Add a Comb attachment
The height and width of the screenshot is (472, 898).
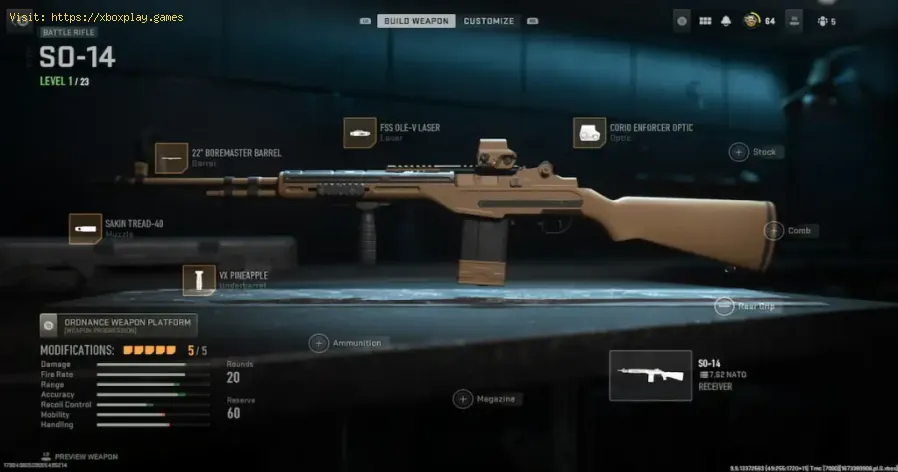tap(773, 231)
